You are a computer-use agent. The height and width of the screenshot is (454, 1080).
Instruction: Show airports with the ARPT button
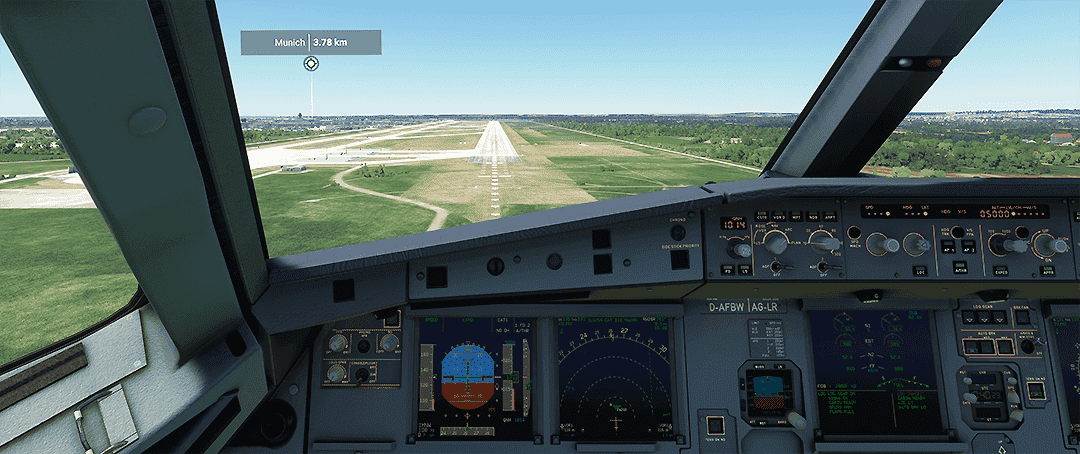pos(830,216)
